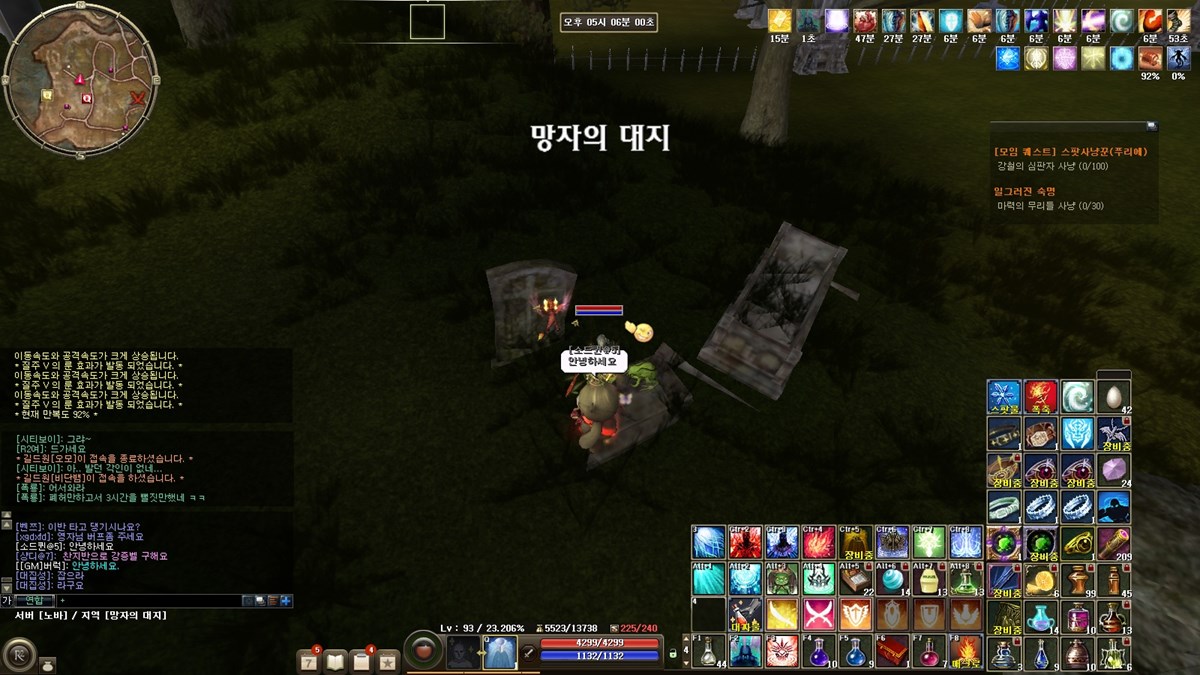
Task: Use the F6 red spellbook slot
Action: 892,651
